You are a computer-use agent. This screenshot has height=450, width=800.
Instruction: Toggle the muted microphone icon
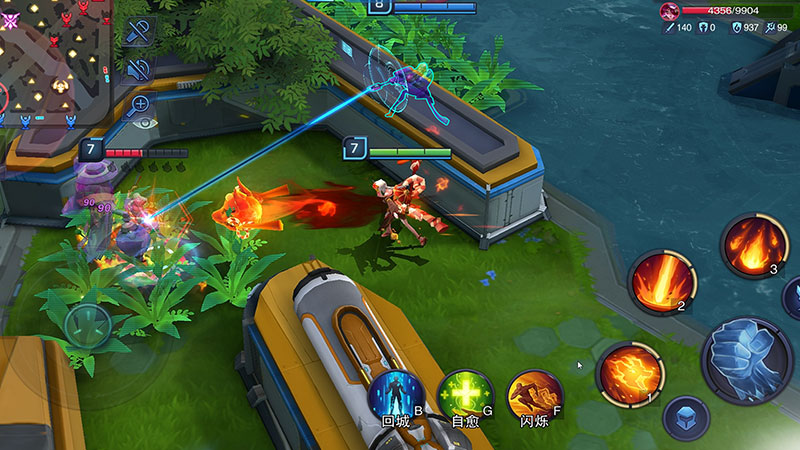point(139,32)
